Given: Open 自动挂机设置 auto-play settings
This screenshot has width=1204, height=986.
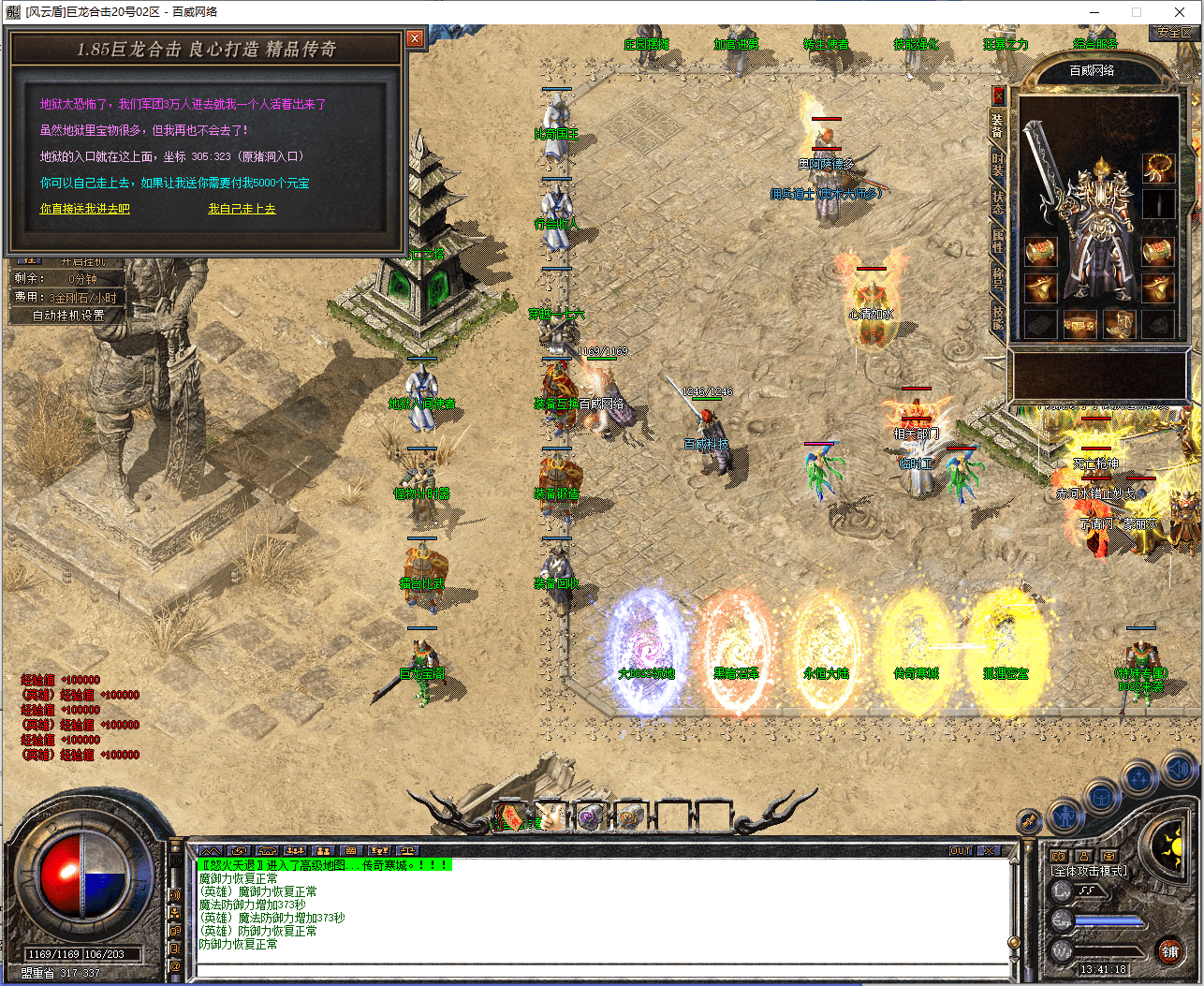Looking at the screenshot, I should [67, 316].
